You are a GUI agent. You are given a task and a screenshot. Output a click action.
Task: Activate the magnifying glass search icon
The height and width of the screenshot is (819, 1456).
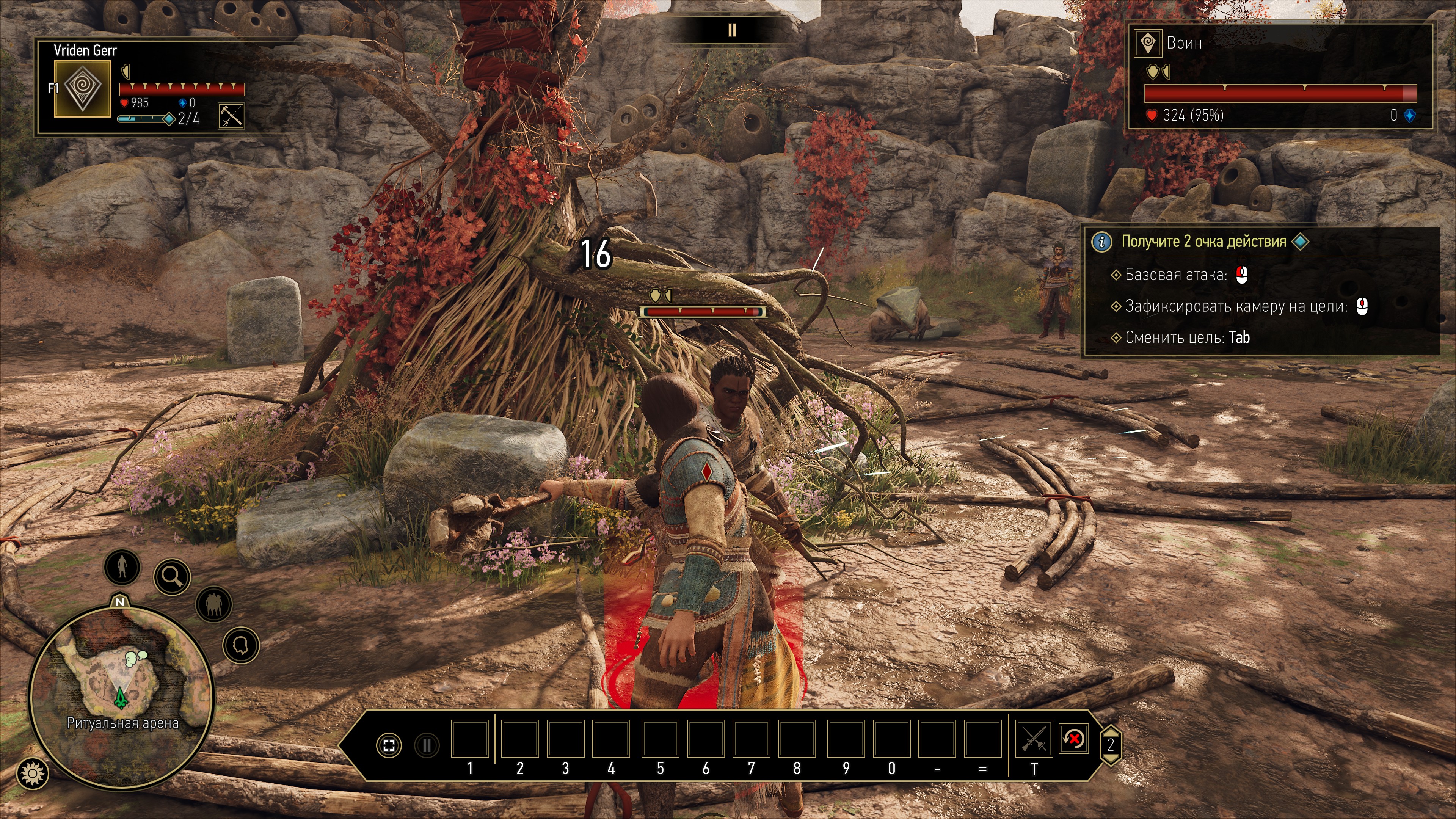click(x=172, y=576)
